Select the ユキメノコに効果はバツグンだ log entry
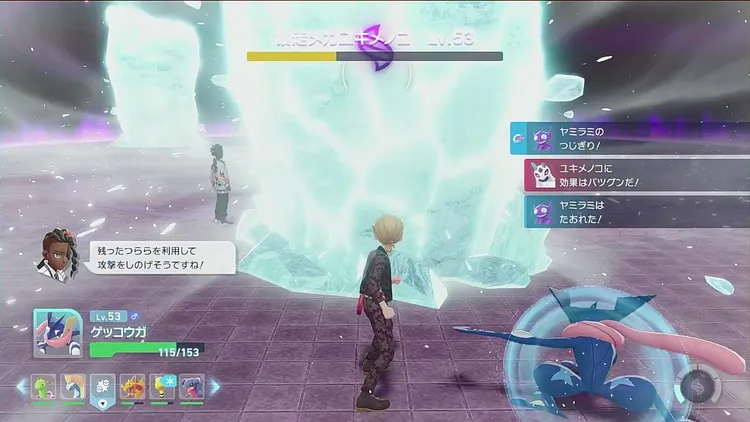The width and height of the screenshot is (750, 422). 630,174
